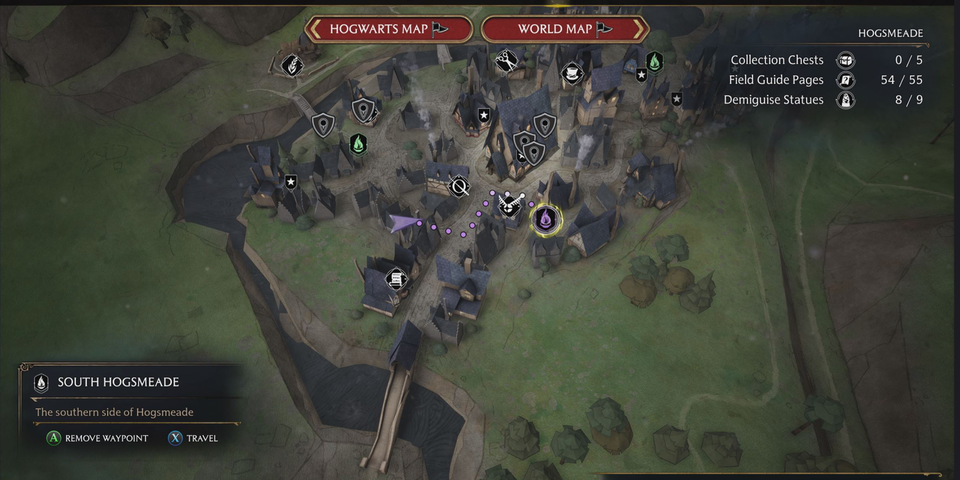
Task: Select the top hat clothing shop marker
Action: (571, 73)
